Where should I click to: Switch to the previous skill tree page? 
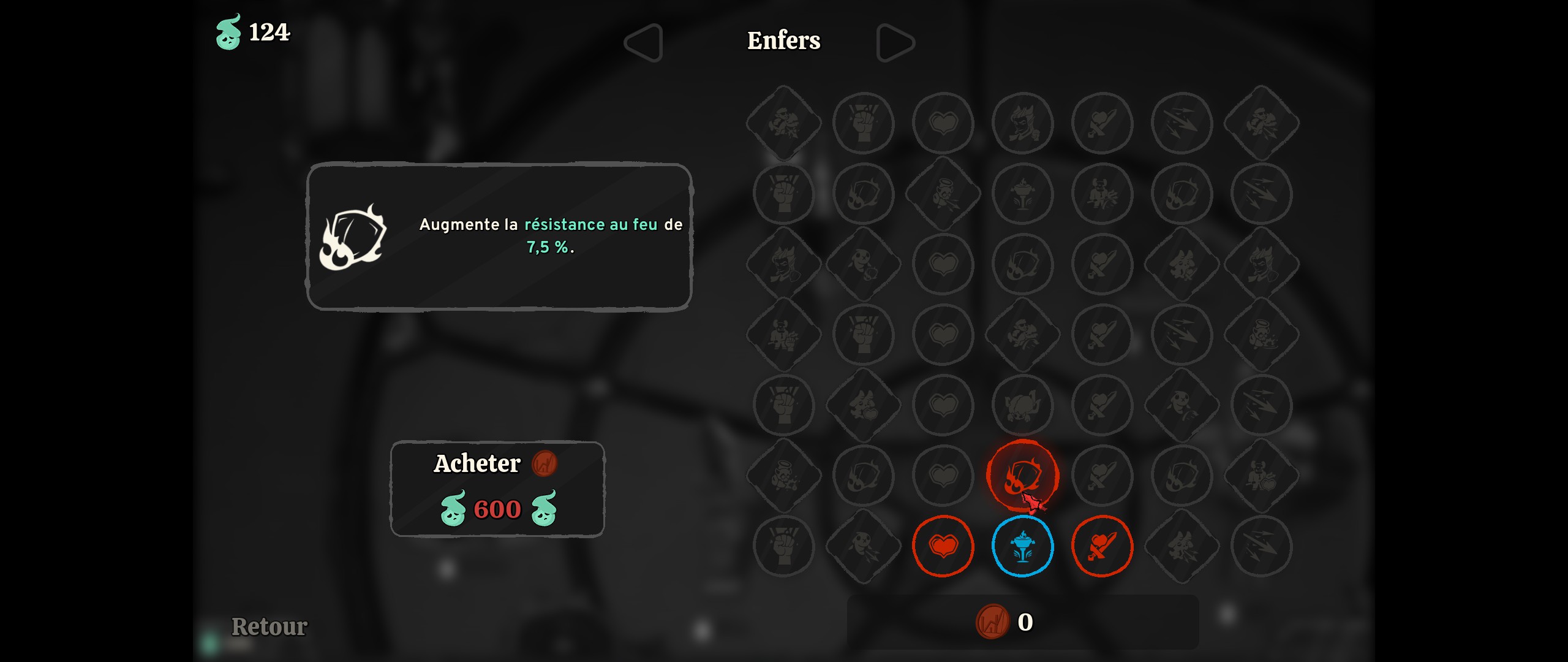tap(644, 42)
